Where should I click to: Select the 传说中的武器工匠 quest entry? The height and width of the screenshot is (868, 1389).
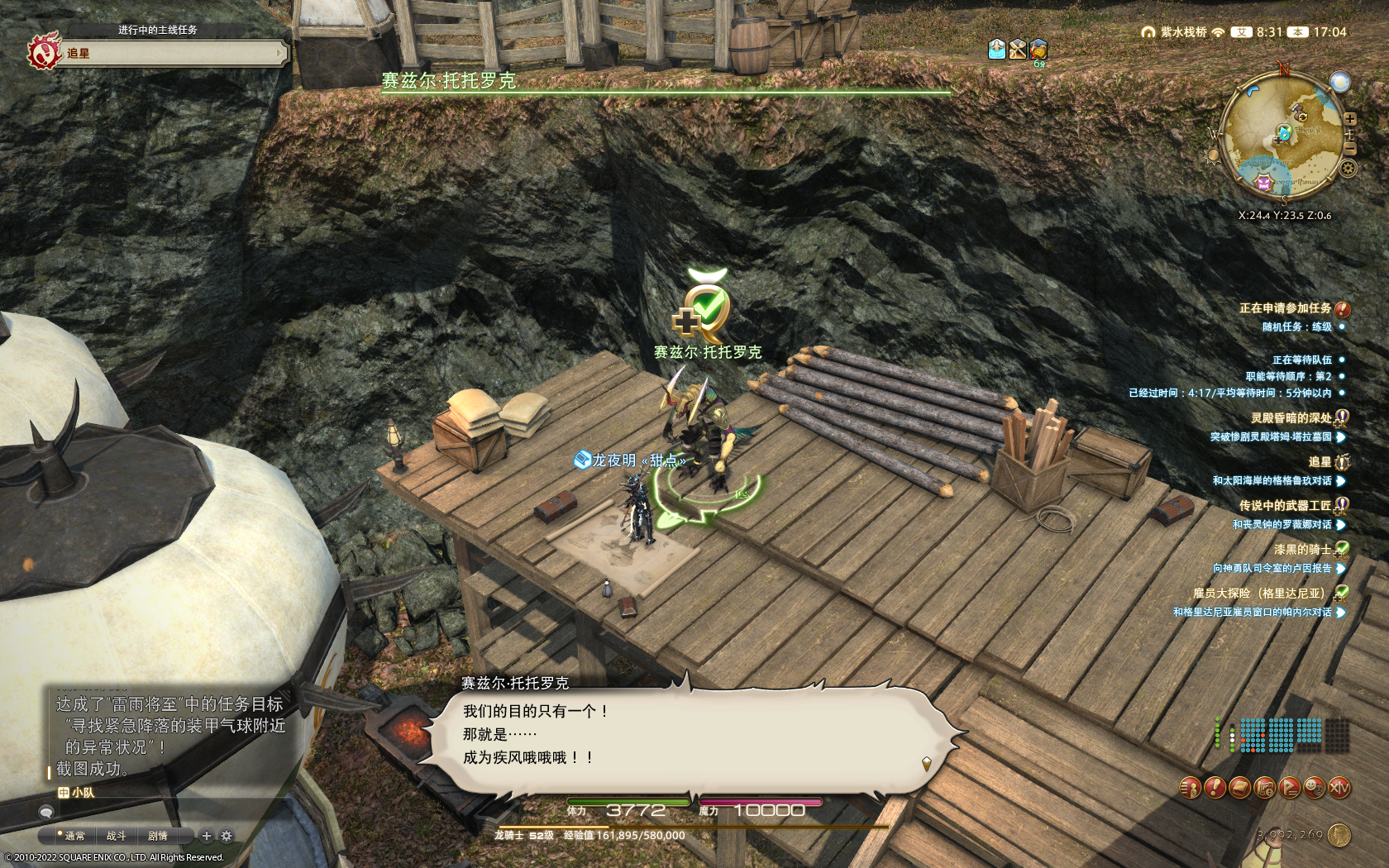1285,505
